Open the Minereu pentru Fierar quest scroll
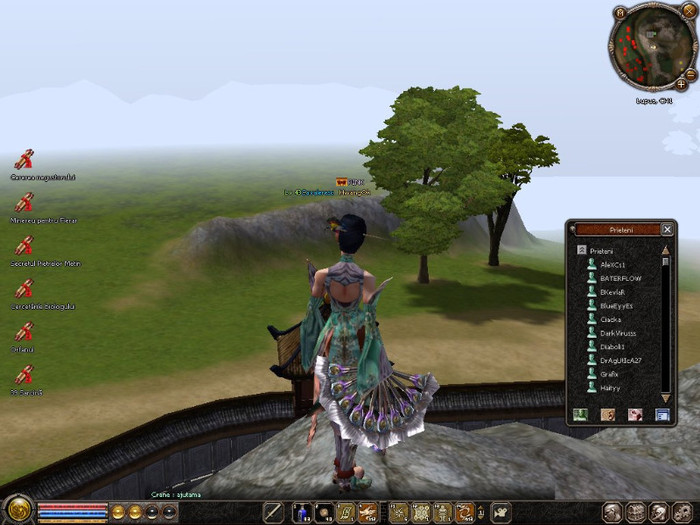Image resolution: width=700 pixels, height=525 pixels. click(24, 202)
